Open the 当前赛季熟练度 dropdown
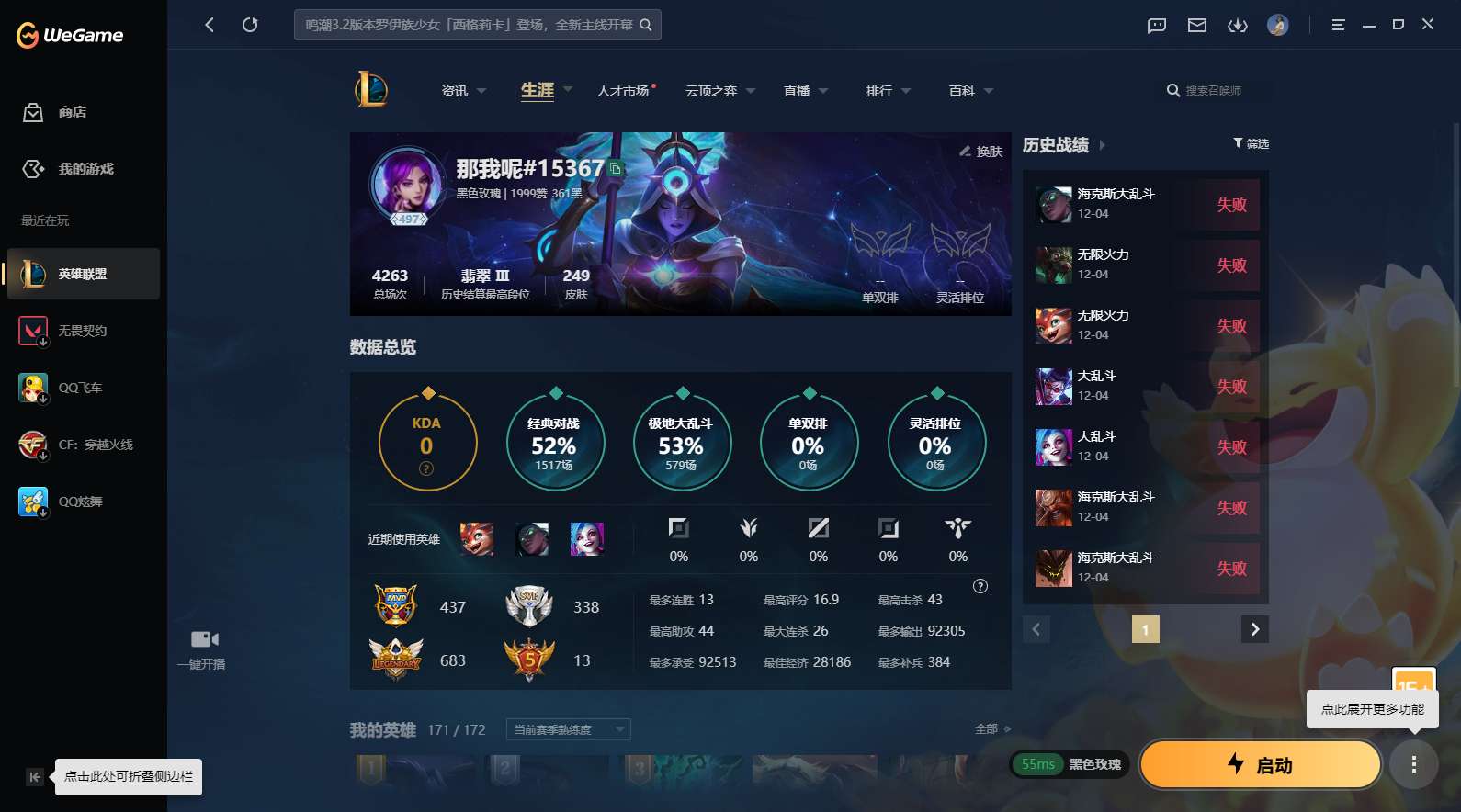 (567, 728)
